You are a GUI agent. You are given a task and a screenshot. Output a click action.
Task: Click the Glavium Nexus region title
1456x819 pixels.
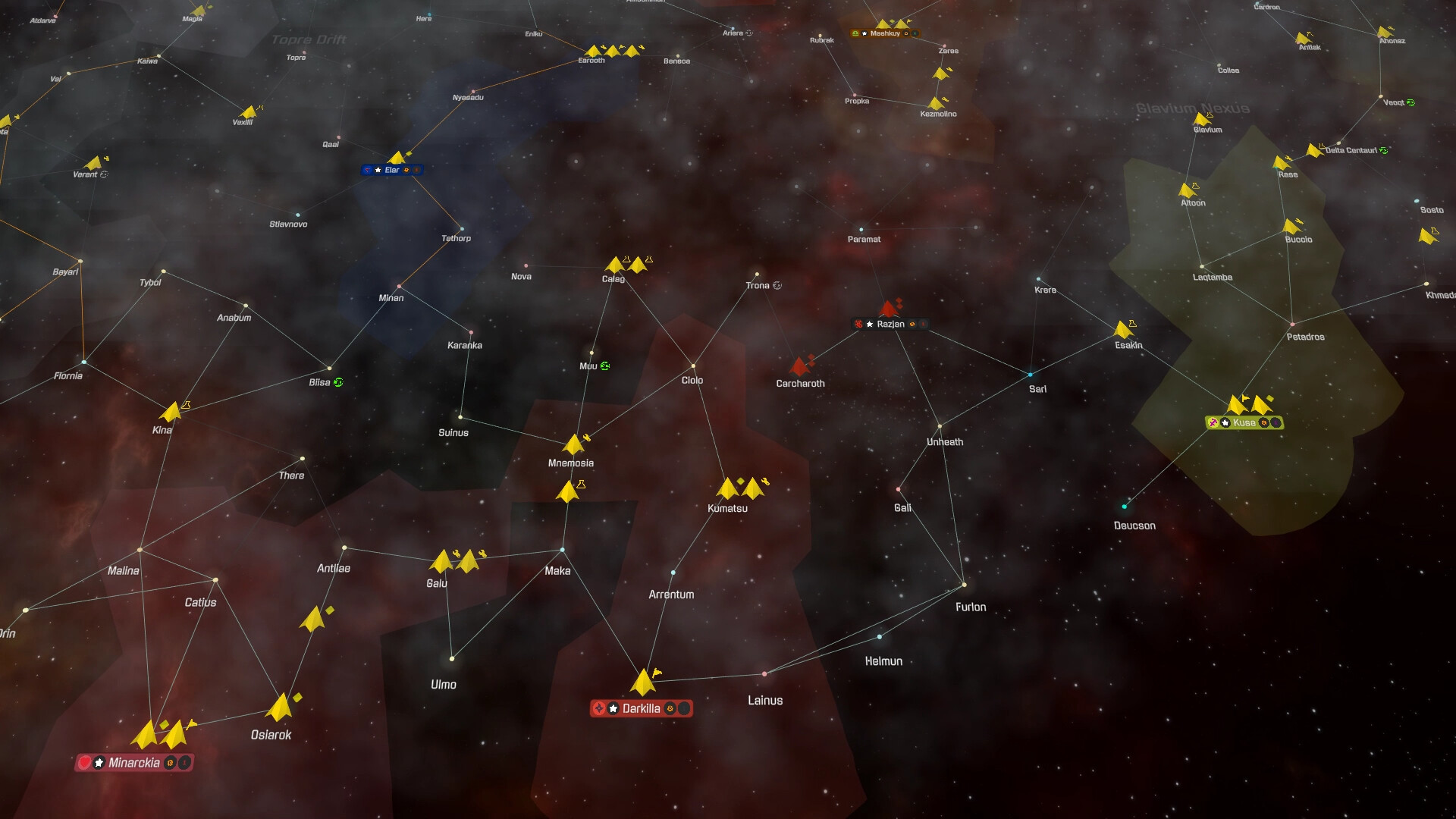(x=1194, y=108)
